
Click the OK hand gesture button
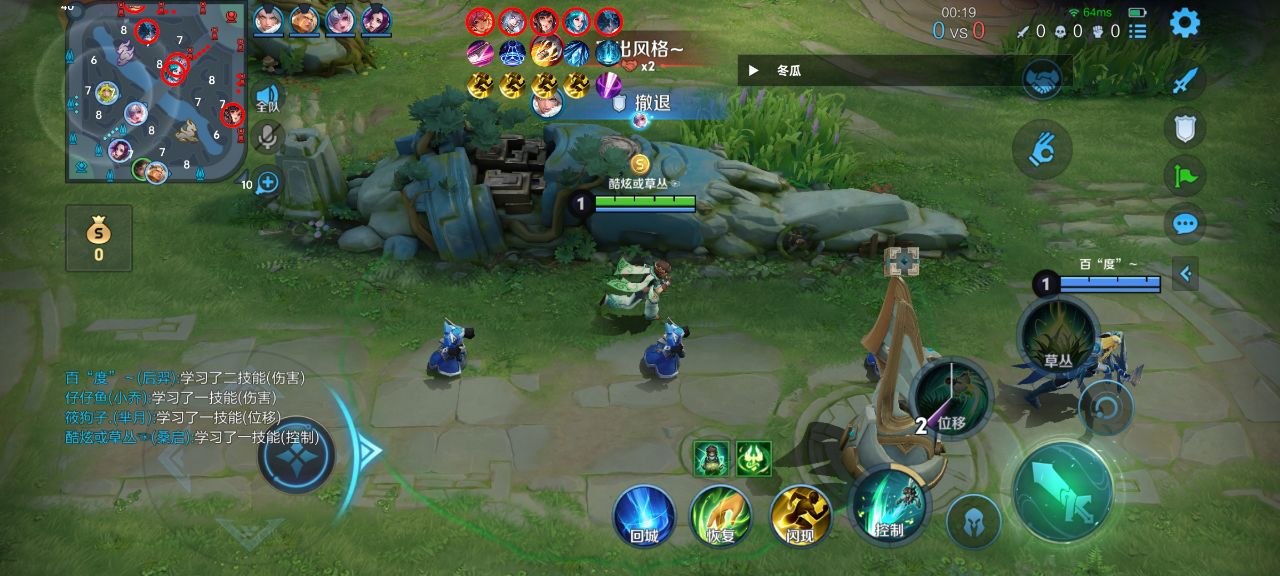[x=1041, y=150]
